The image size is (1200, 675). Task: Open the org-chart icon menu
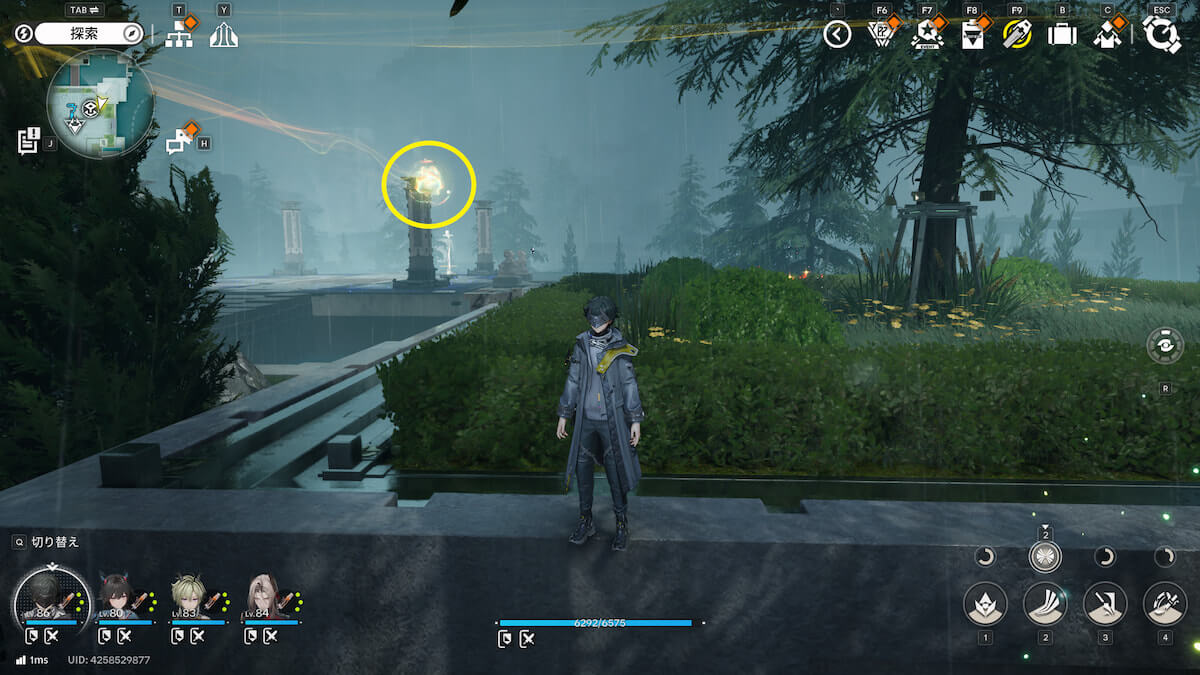pyautogui.click(x=179, y=34)
